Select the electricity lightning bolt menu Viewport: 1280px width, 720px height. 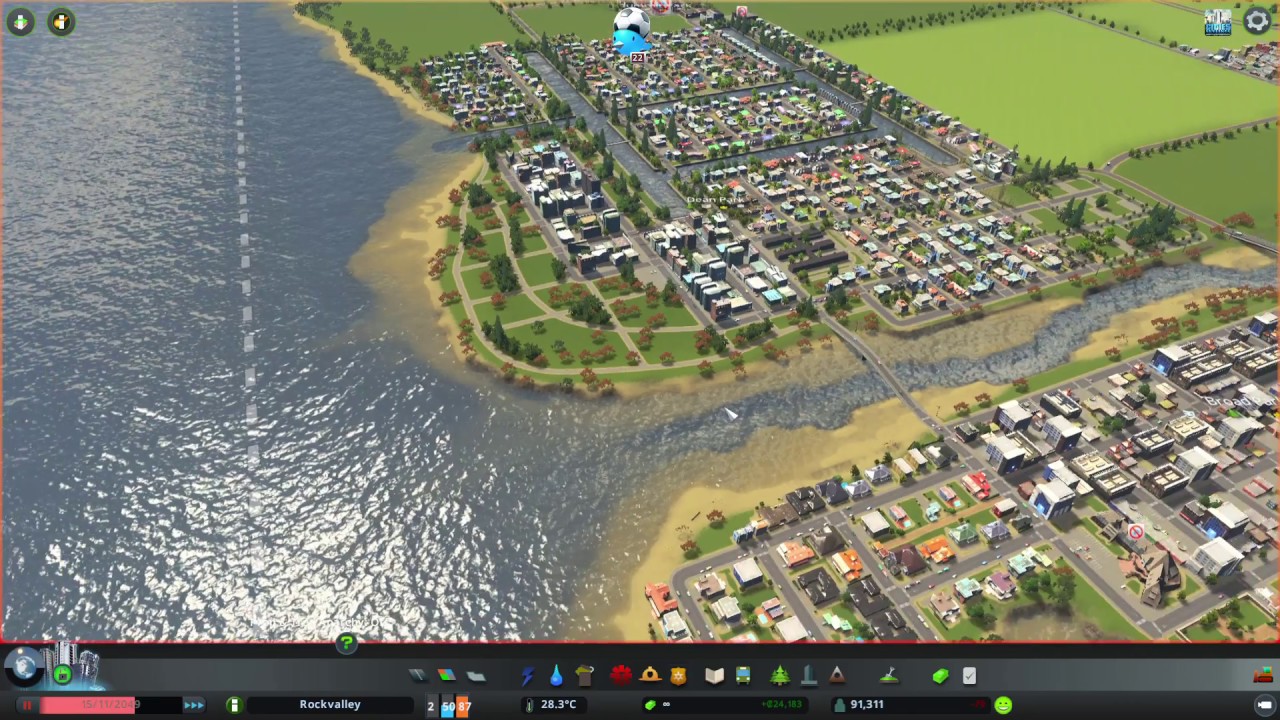527,676
